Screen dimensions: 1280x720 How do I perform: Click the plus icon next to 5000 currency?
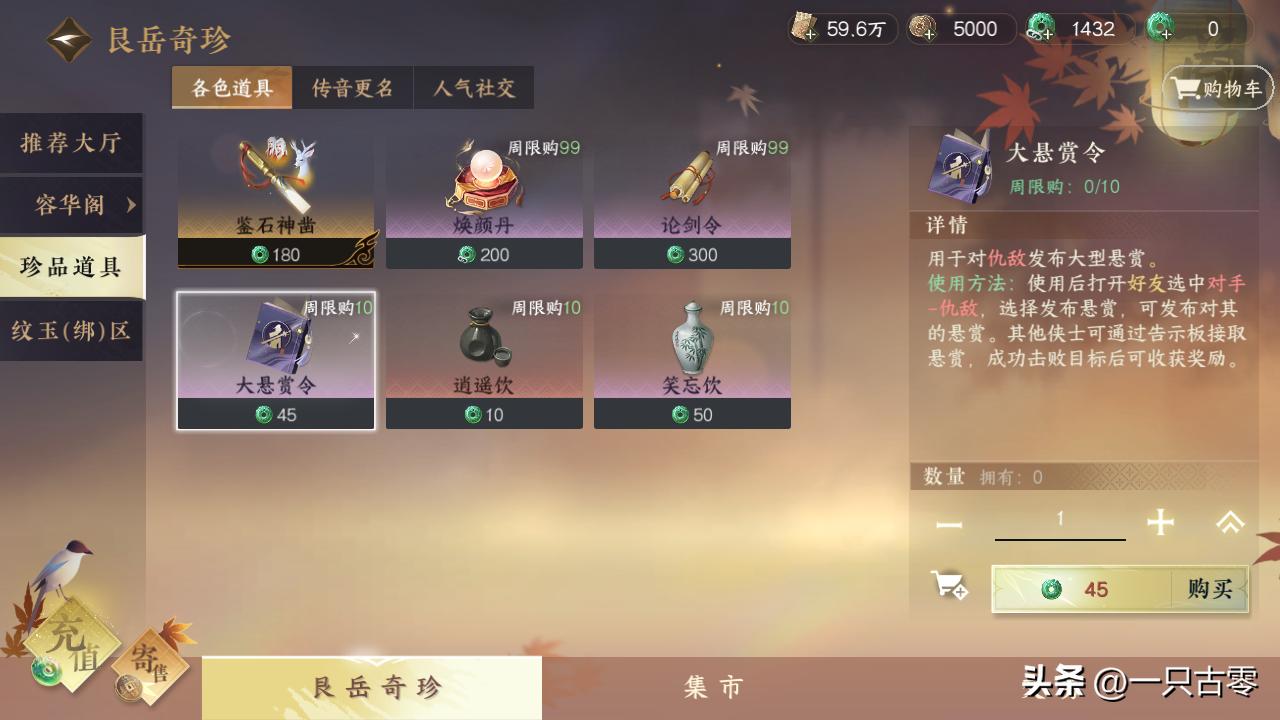[928, 35]
